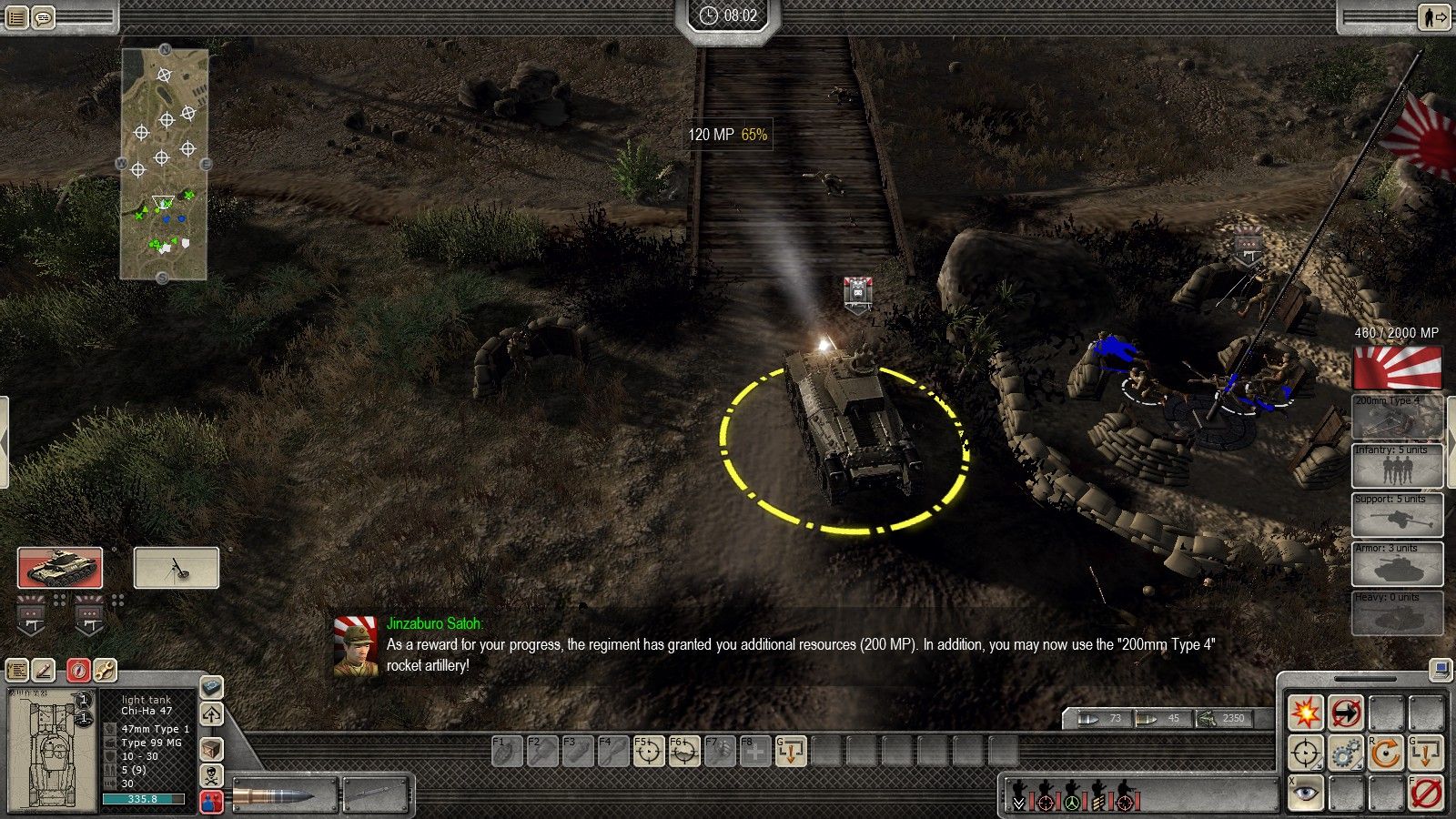
Task: Activate the orange rotate command
Action: (x=1386, y=753)
